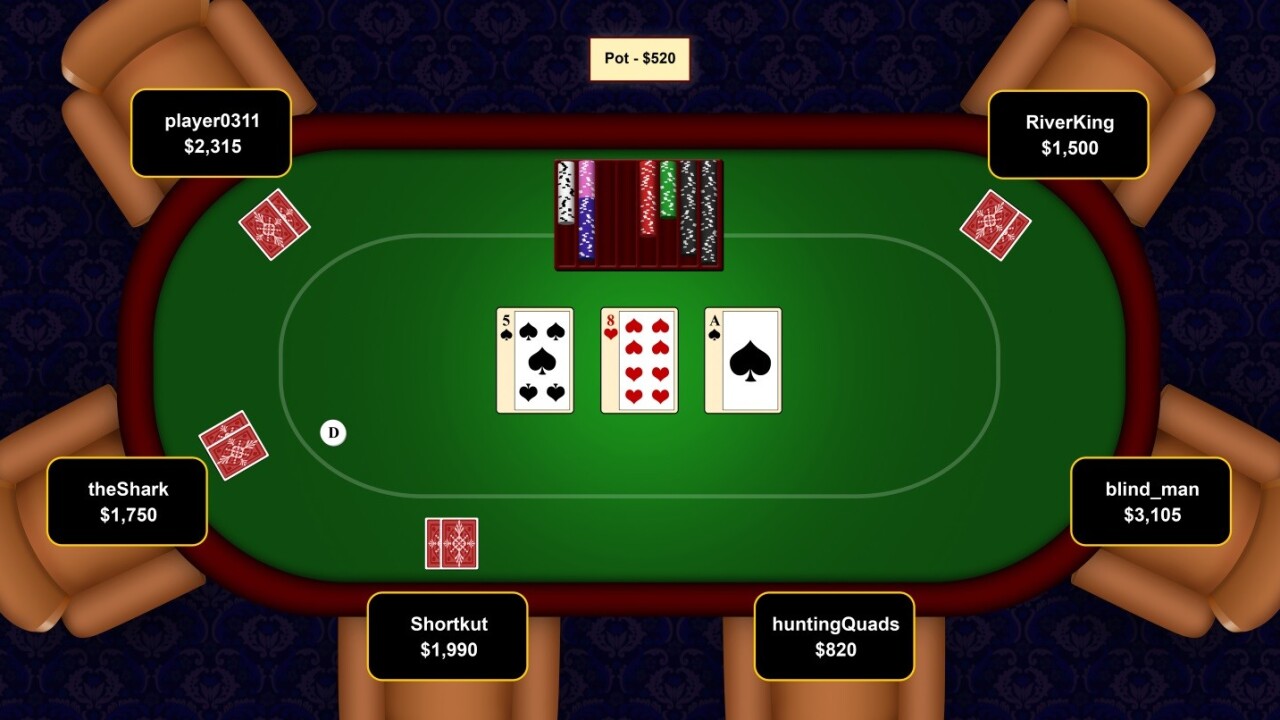Click theShark's face-down hole cards
Viewport: 1280px width, 720px height.
(x=233, y=445)
